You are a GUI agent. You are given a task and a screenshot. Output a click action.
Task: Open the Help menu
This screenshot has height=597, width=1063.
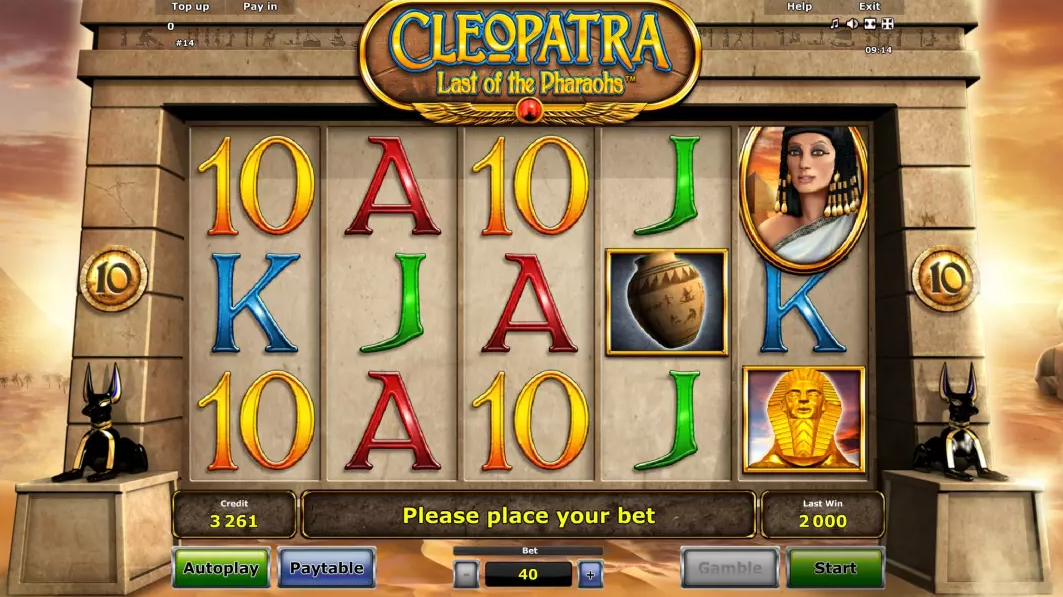[799, 7]
